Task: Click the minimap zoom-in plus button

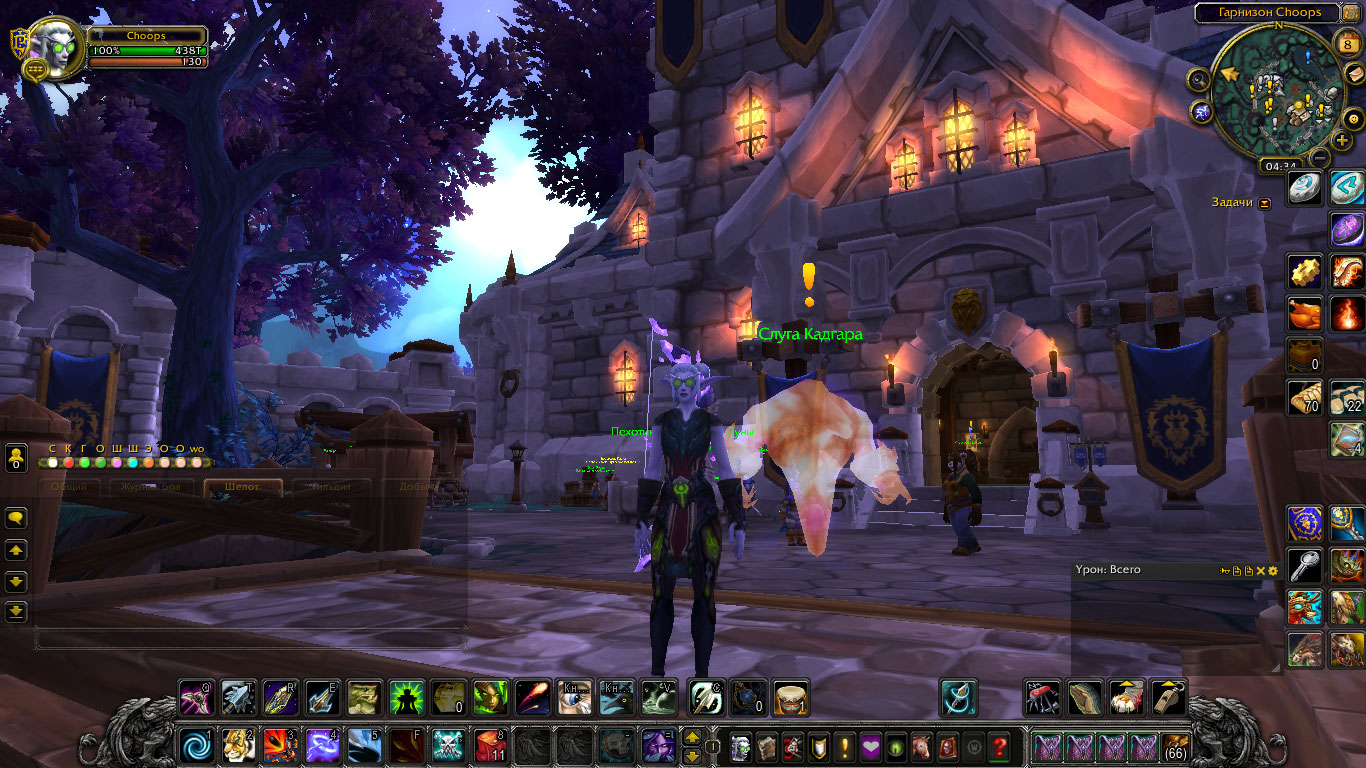Action: click(1342, 140)
